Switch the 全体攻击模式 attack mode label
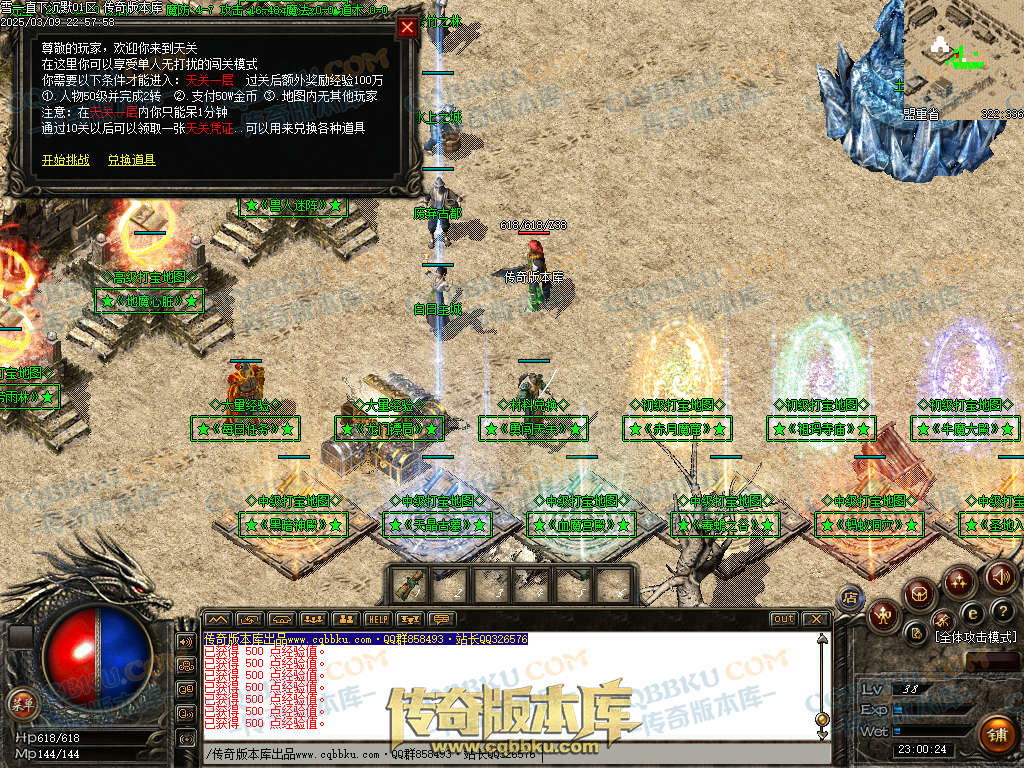This screenshot has width=1024, height=768. tap(975, 637)
